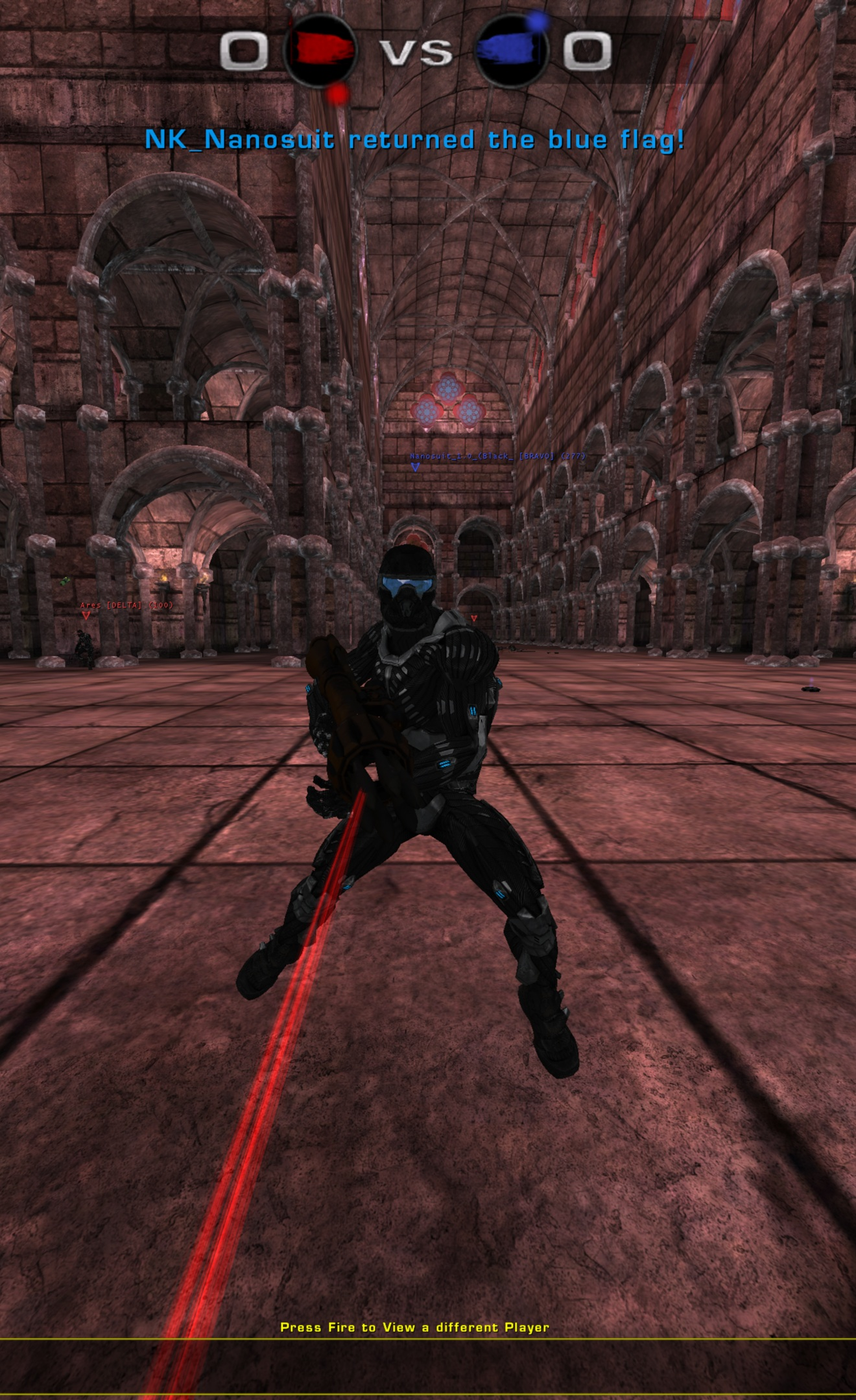Screen dimensions: 856x1400
Task: Expand the Nanosuit_1.0 [BRAVO] nametag
Action: 497,456
